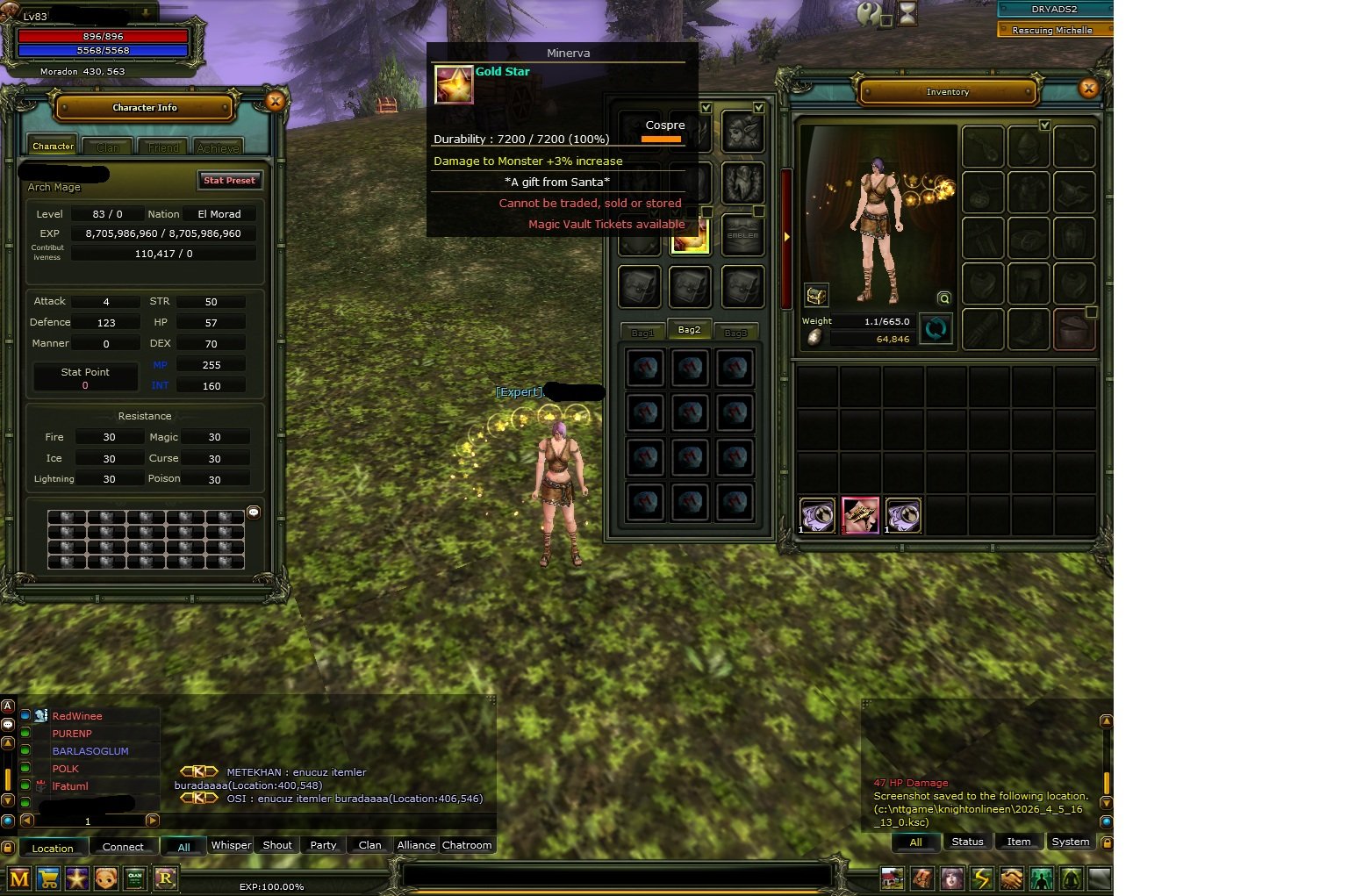Image resolution: width=1348 pixels, height=896 pixels.
Task: Select the gold star premium icon
Action: click(77, 878)
